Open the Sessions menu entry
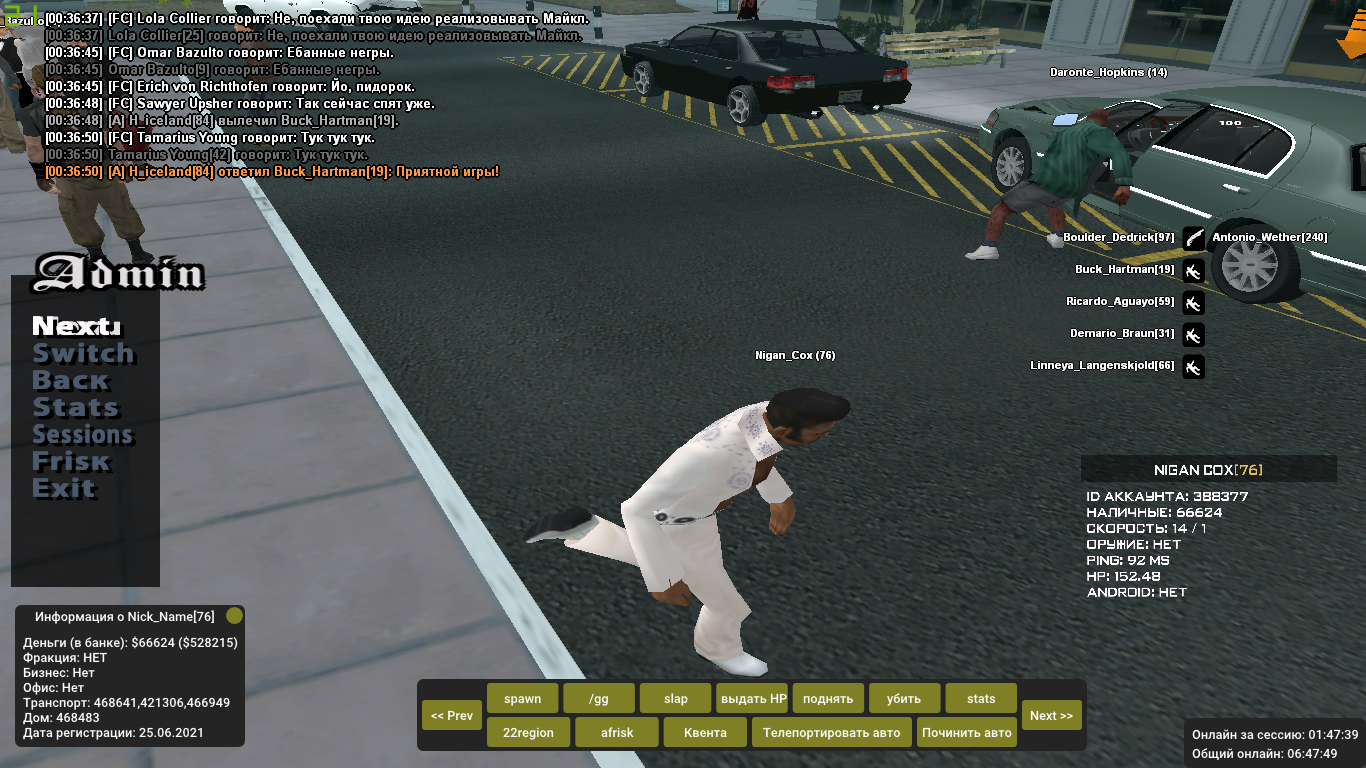The height and width of the screenshot is (768, 1366). click(x=83, y=434)
